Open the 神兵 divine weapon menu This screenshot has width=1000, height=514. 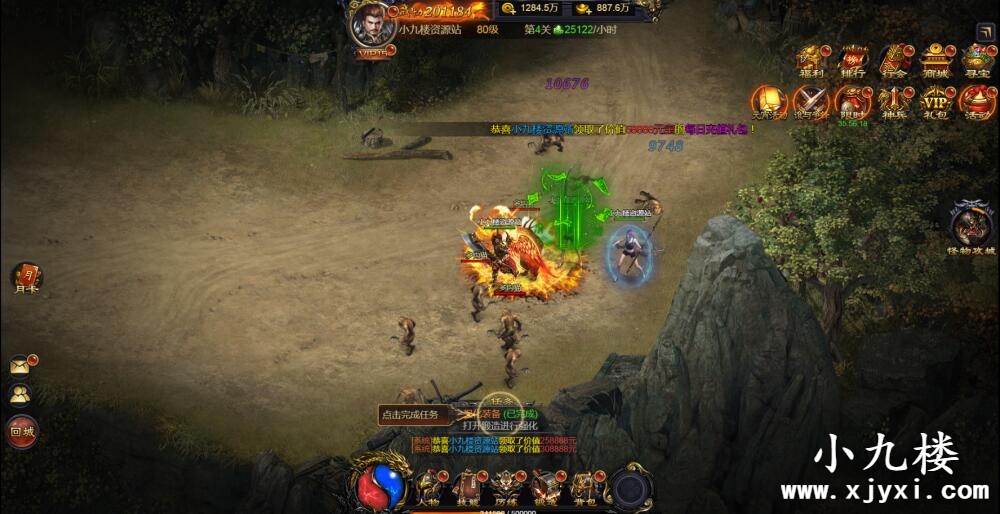[x=895, y=102]
